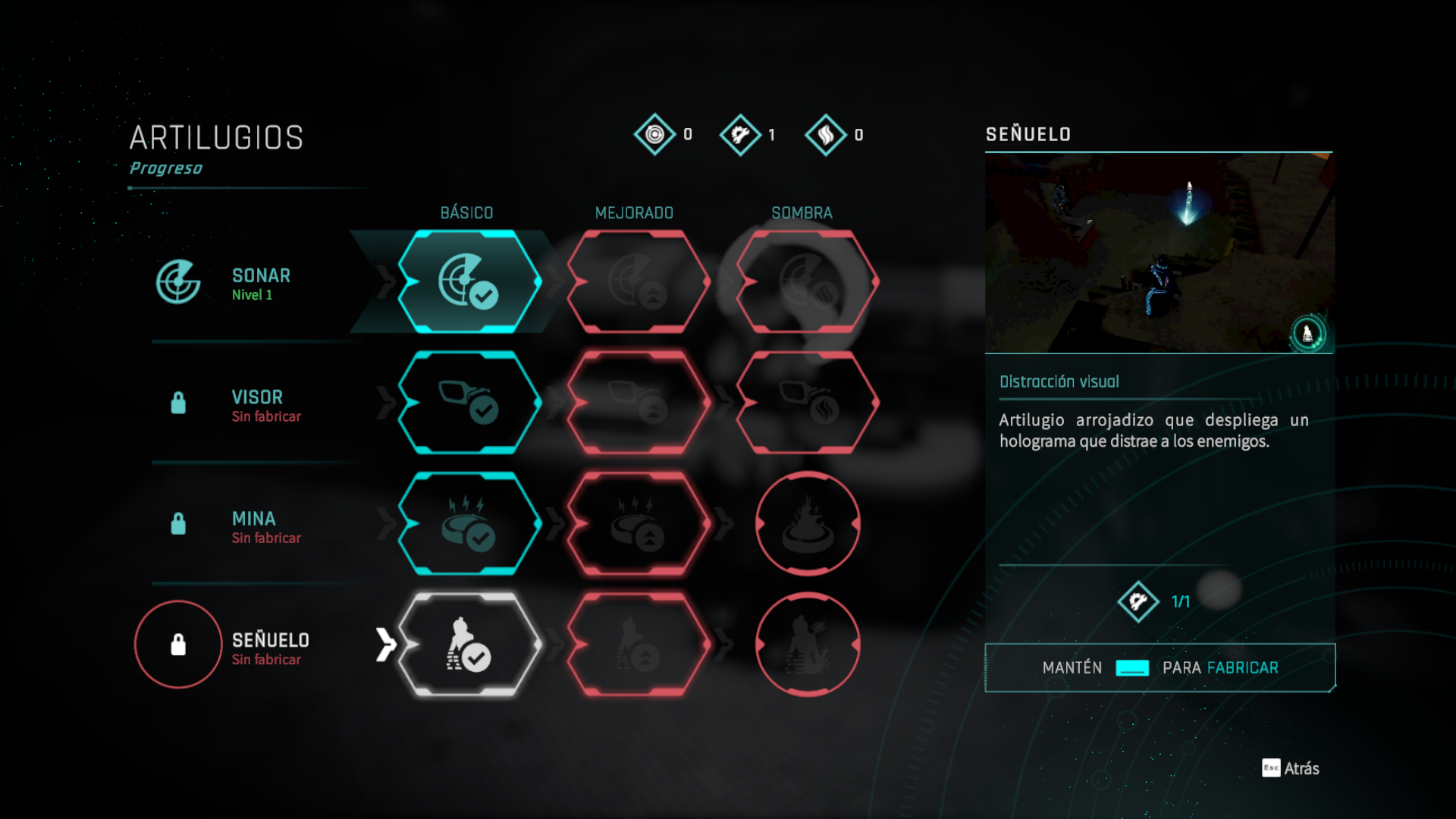Viewport: 1456px width, 819px height.
Task: Click the Mejorado Señuelo upgrade node
Action: pyautogui.click(x=638, y=645)
